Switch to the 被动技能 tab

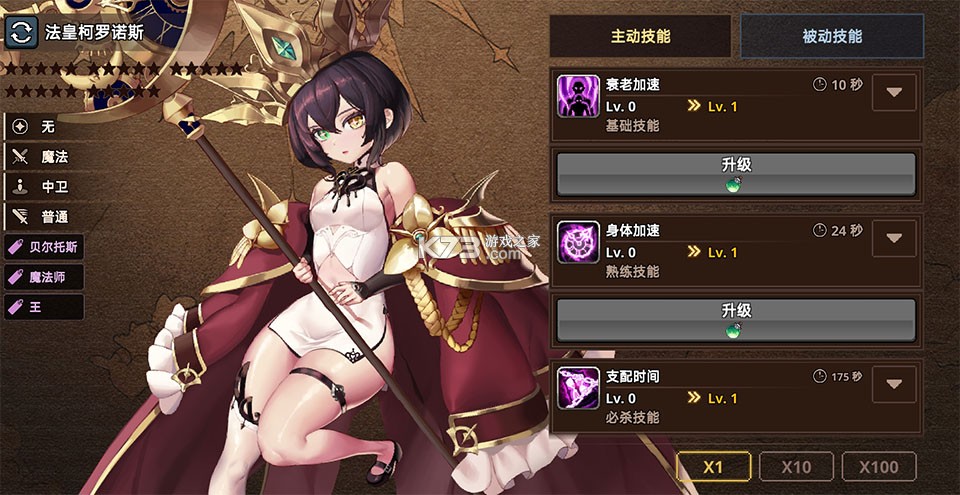click(832, 37)
